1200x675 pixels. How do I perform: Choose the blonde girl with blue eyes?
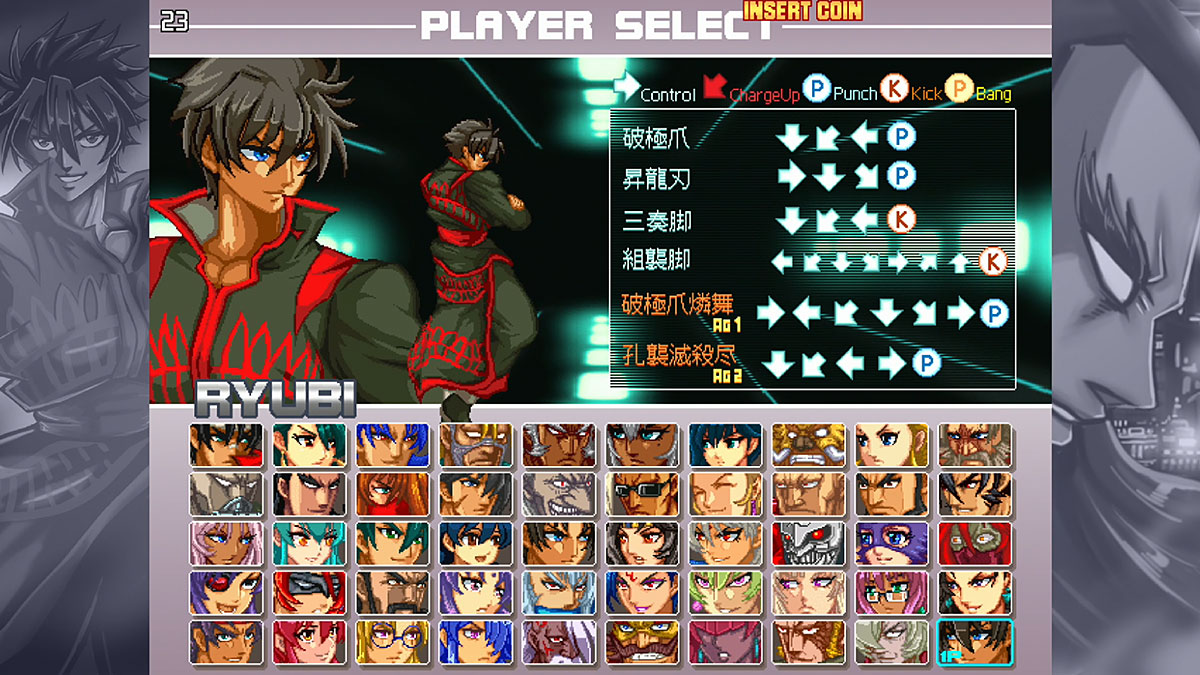[891, 445]
